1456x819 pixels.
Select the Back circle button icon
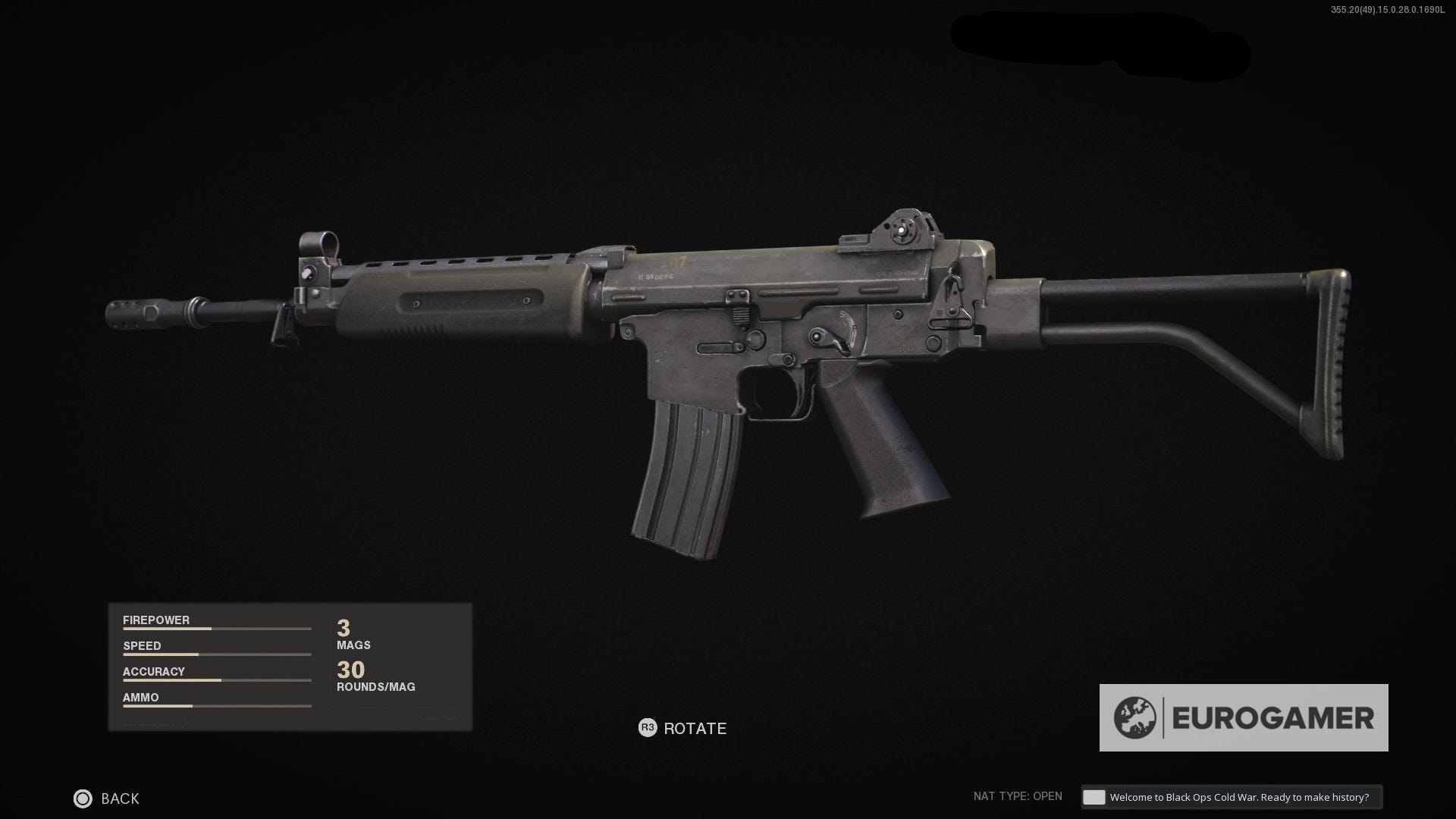click(81, 799)
